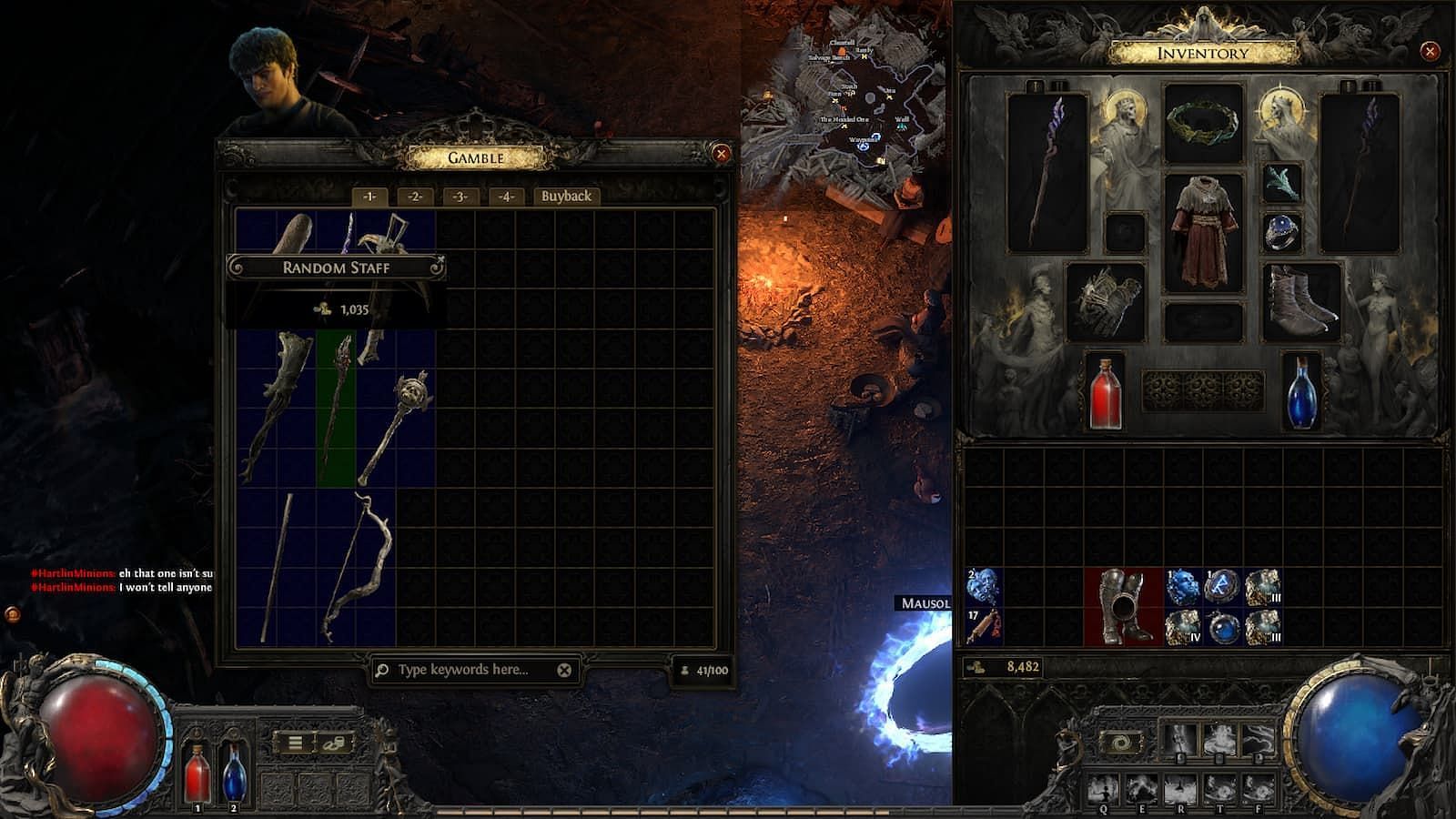Screen dimensions: 1456x819
Task: Close the Inventory panel
Action: 1430,51
